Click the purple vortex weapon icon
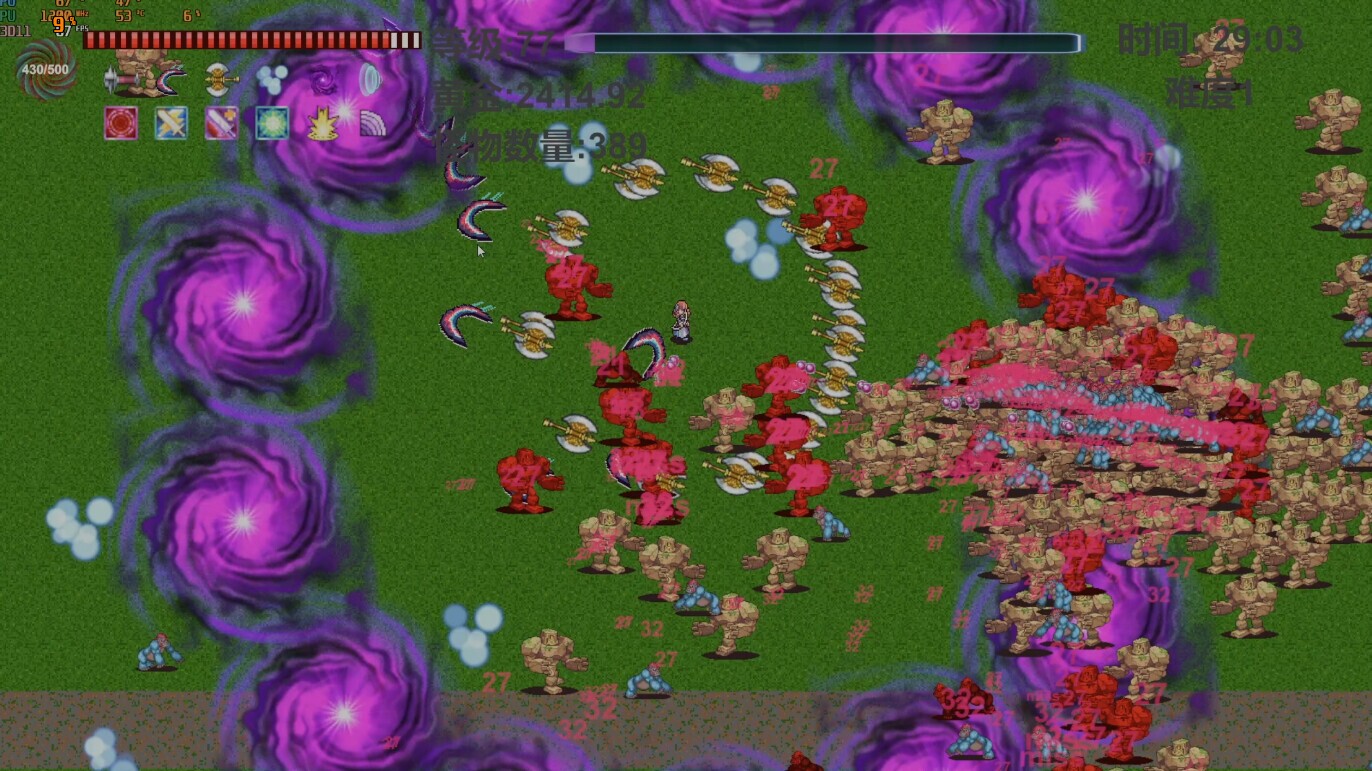1372x771 pixels. [x=322, y=81]
